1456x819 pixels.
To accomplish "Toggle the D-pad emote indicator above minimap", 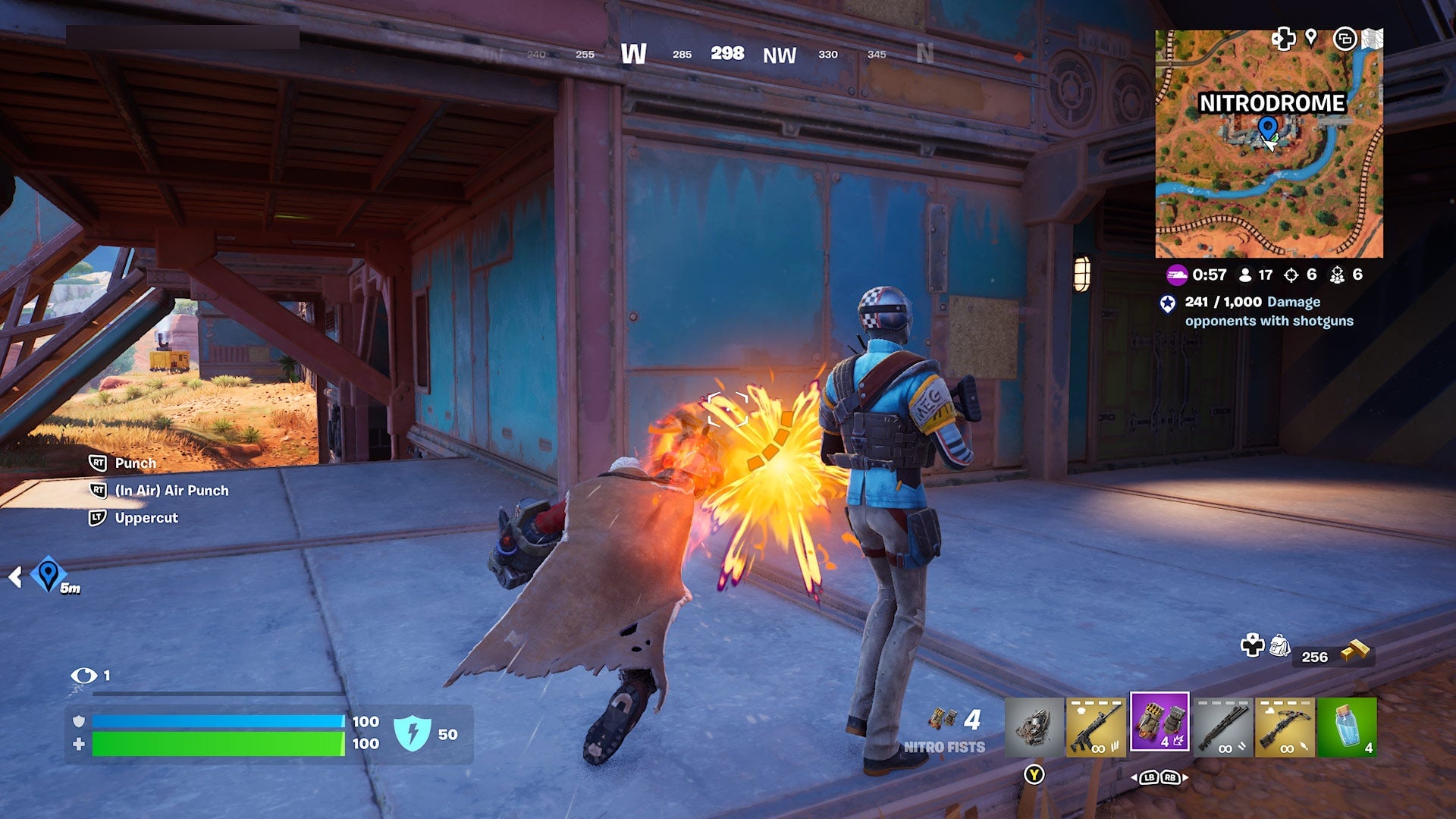I will (1283, 39).
